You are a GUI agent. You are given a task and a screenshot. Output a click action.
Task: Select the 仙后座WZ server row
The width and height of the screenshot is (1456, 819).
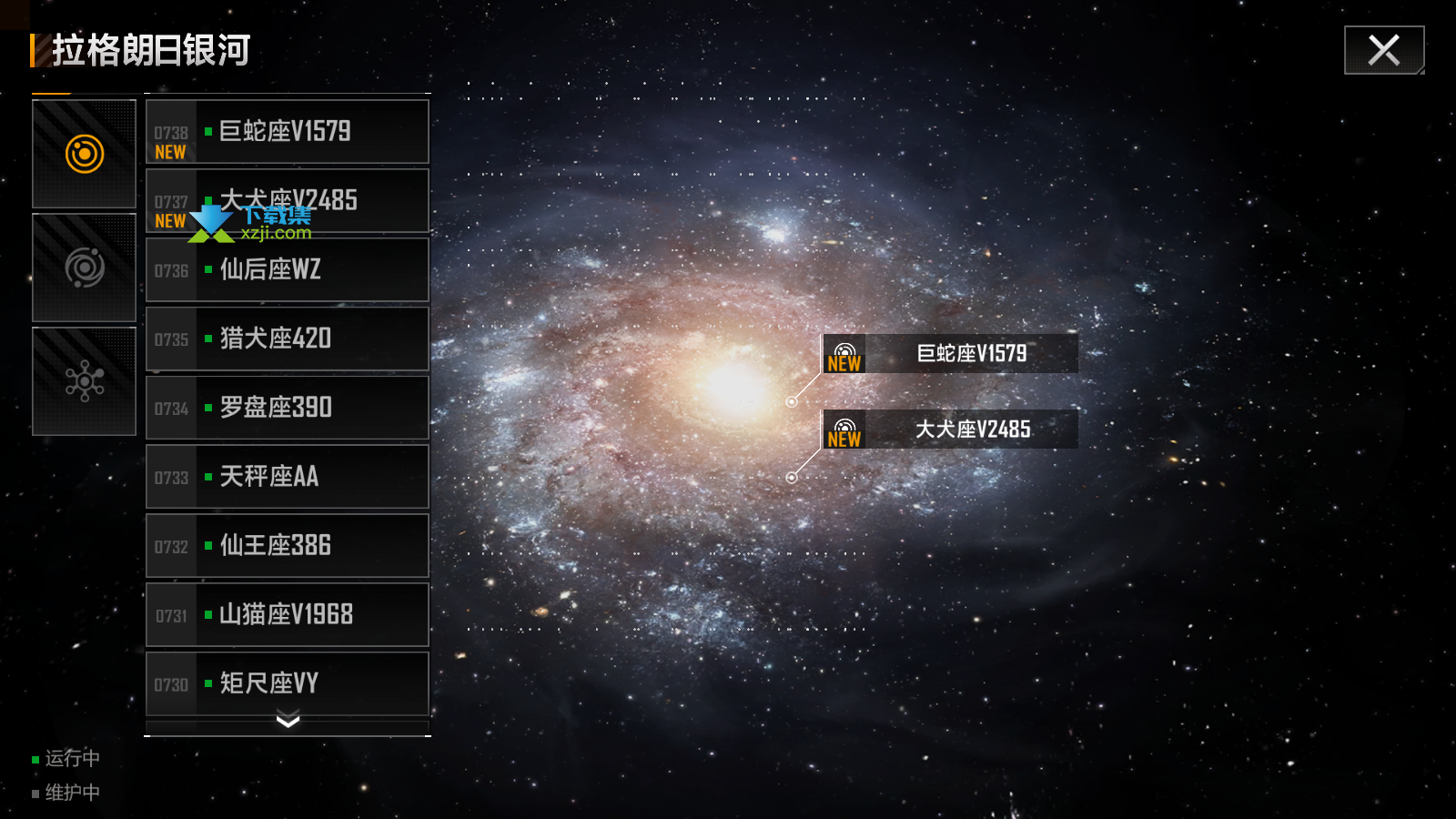pyautogui.click(x=287, y=270)
